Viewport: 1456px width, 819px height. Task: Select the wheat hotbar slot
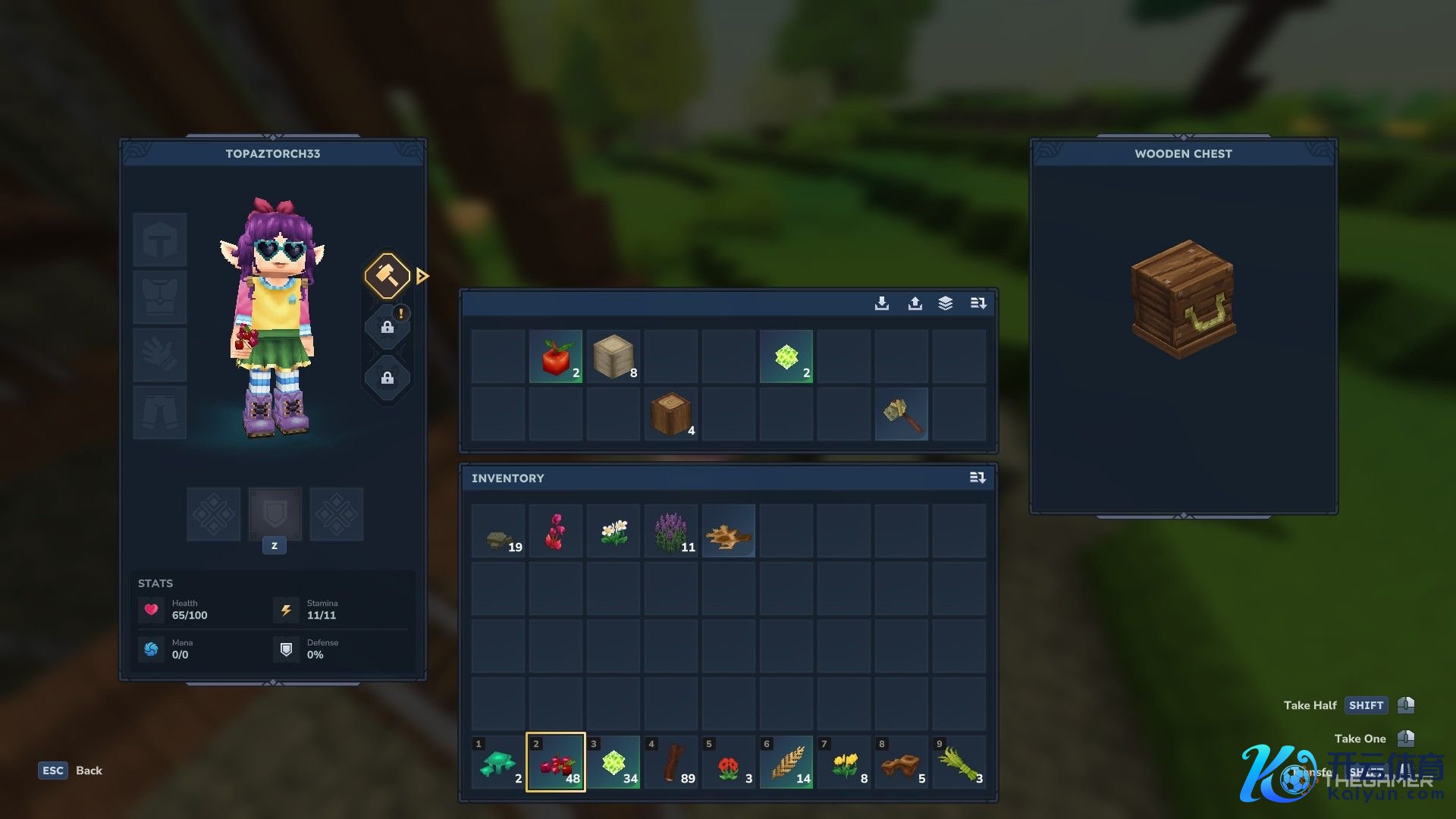786,762
